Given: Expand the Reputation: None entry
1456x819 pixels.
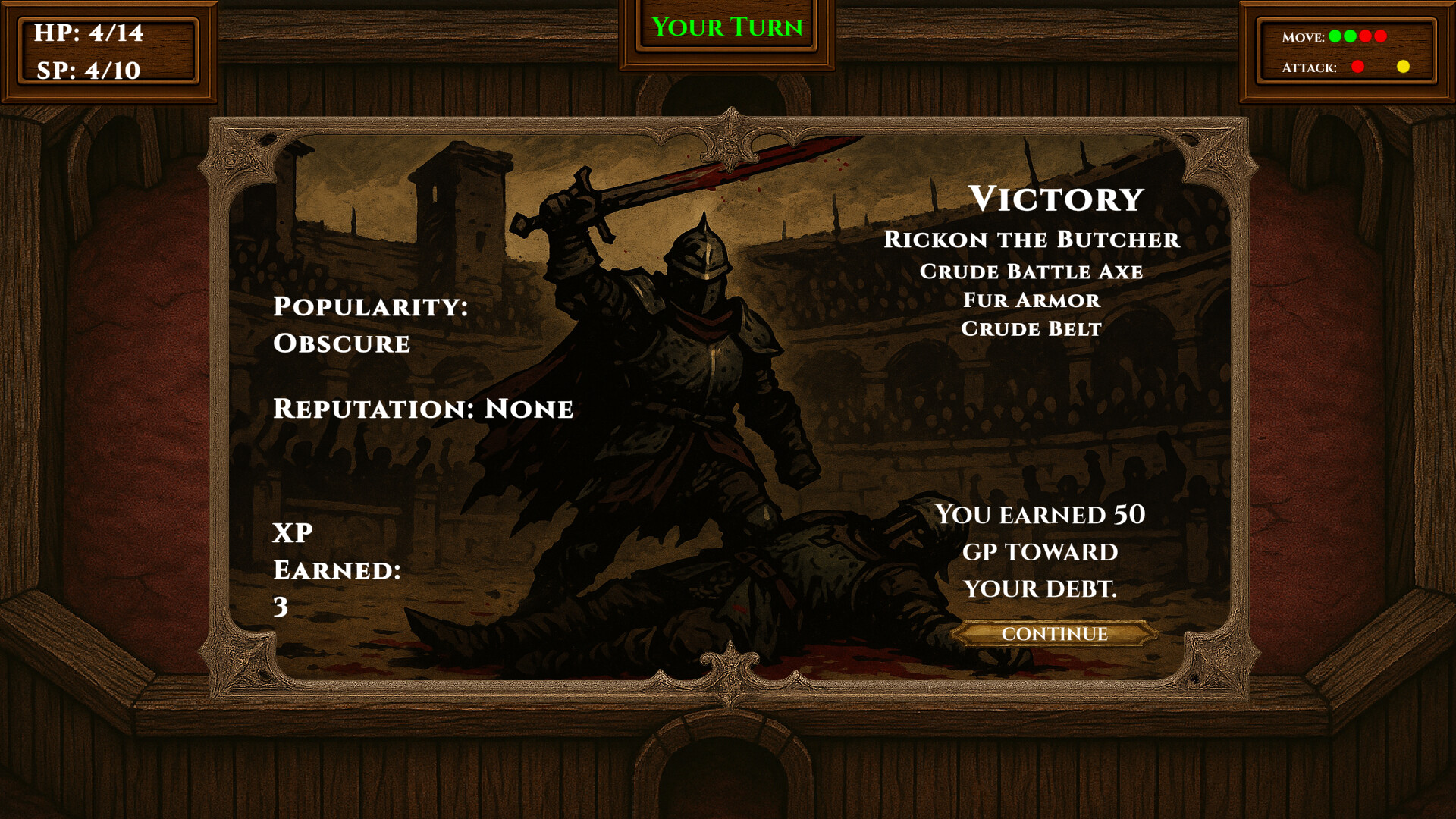Looking at the screenshot, I should 422,409.
